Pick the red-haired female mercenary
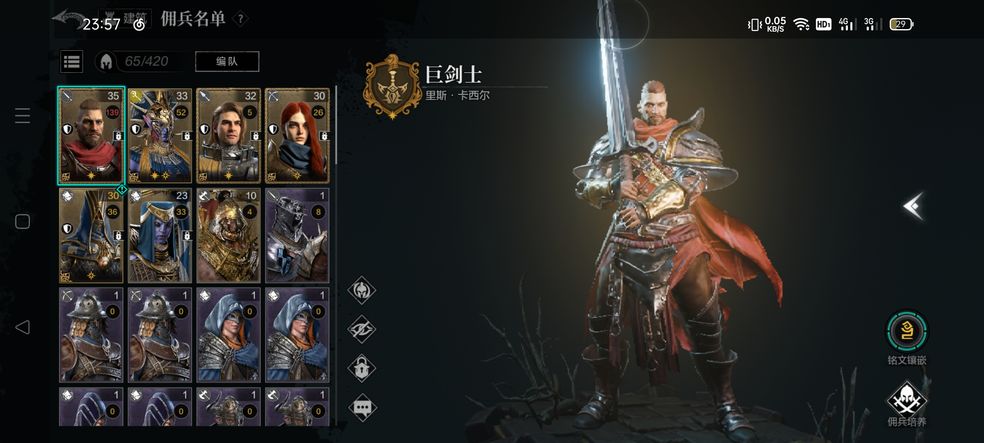Viewport: 984px width, 443px height. coord(297,135)
